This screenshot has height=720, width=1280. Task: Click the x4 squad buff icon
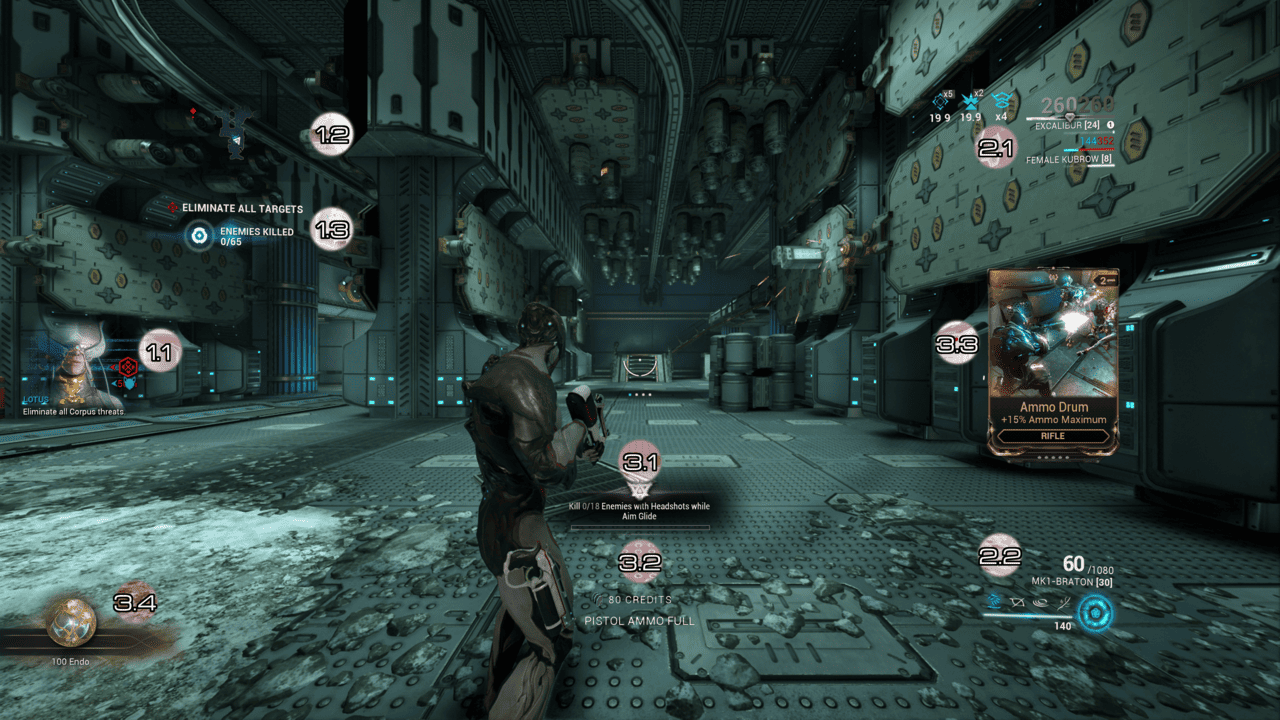pos(1001,101)
